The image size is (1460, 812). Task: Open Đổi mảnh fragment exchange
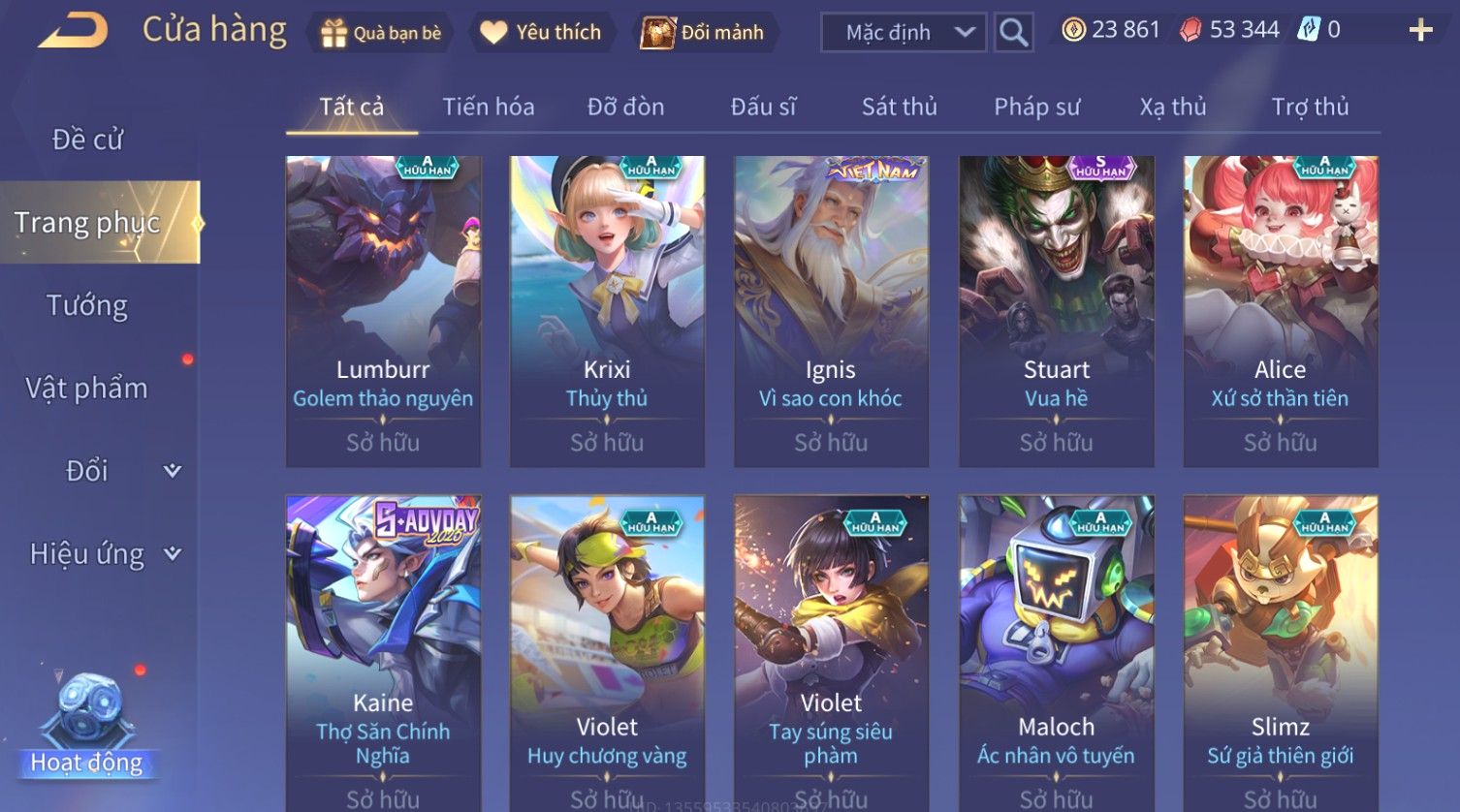tap(703, 33)
